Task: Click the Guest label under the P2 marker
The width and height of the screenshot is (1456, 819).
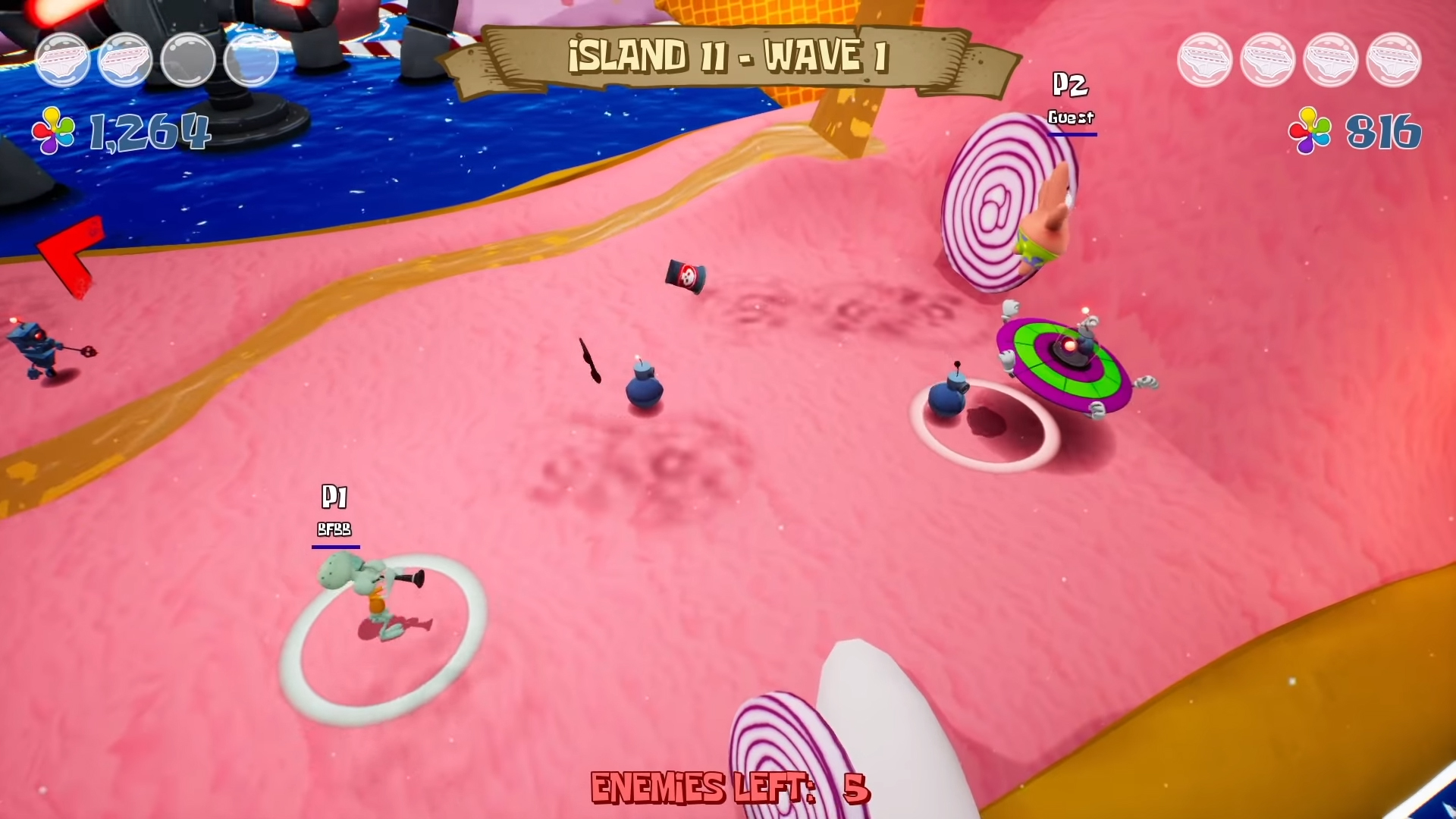Action: [1070, 118]
